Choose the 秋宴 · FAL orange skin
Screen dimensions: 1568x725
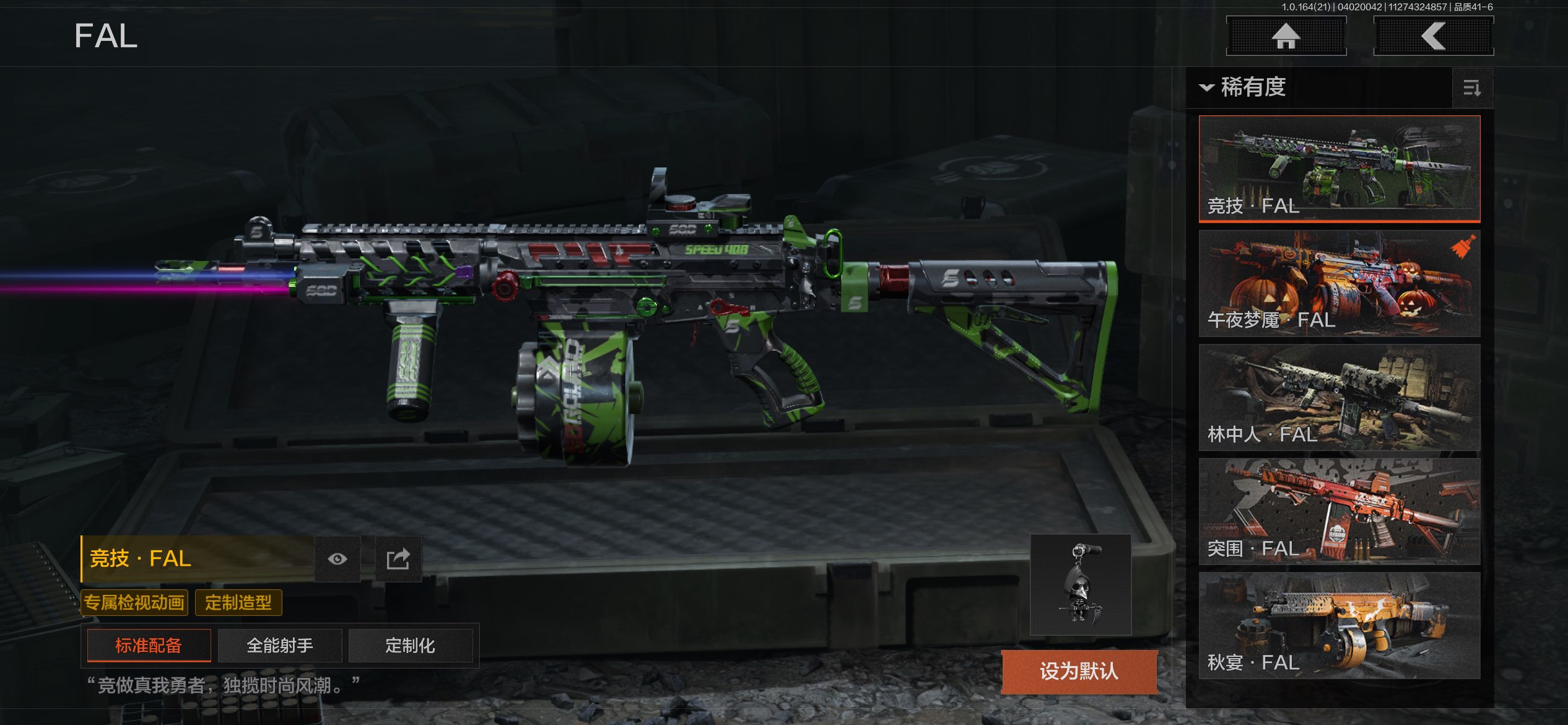coord(1339,625)
